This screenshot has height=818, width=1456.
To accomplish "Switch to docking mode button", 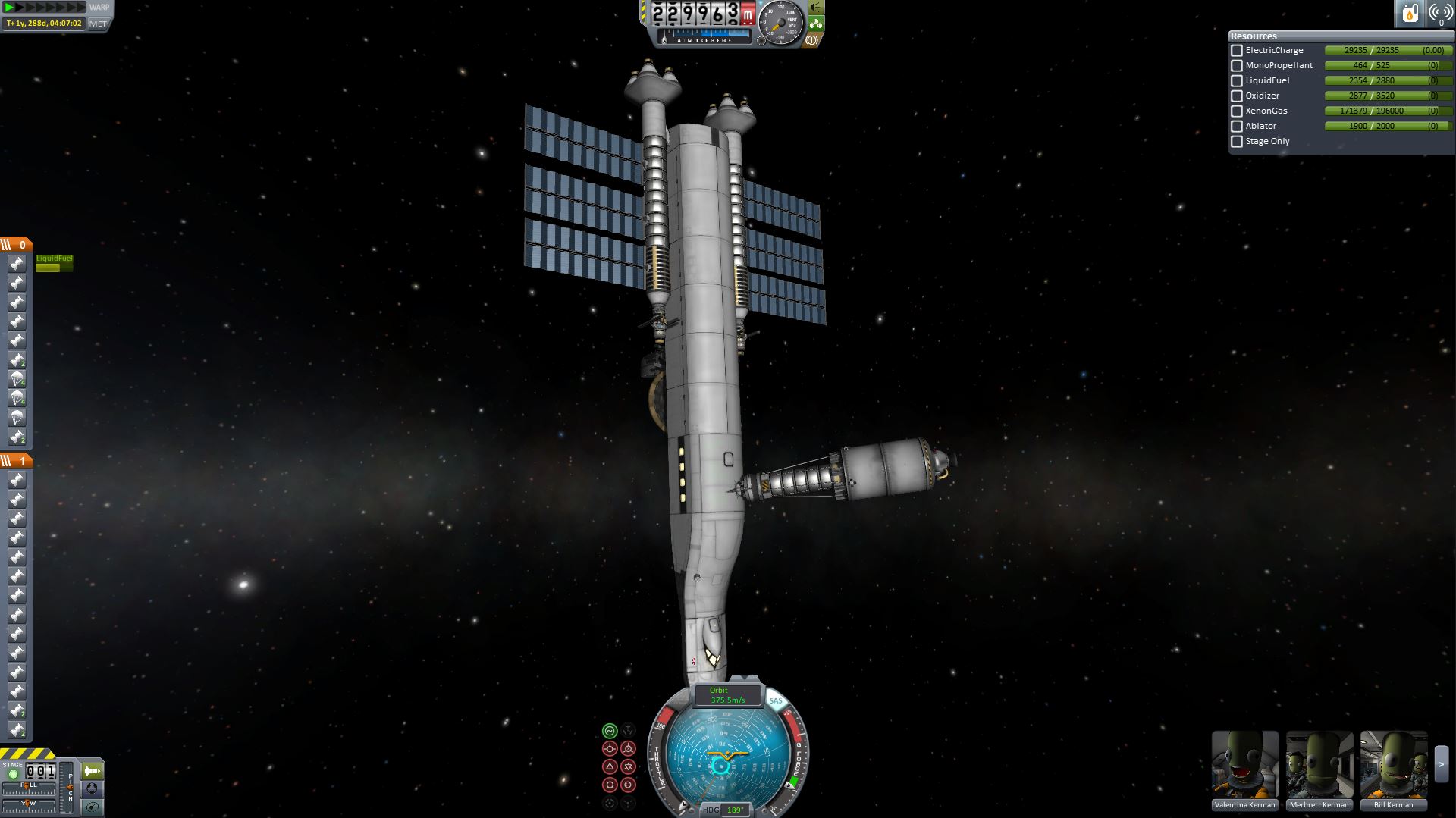I will click(93, 789).
